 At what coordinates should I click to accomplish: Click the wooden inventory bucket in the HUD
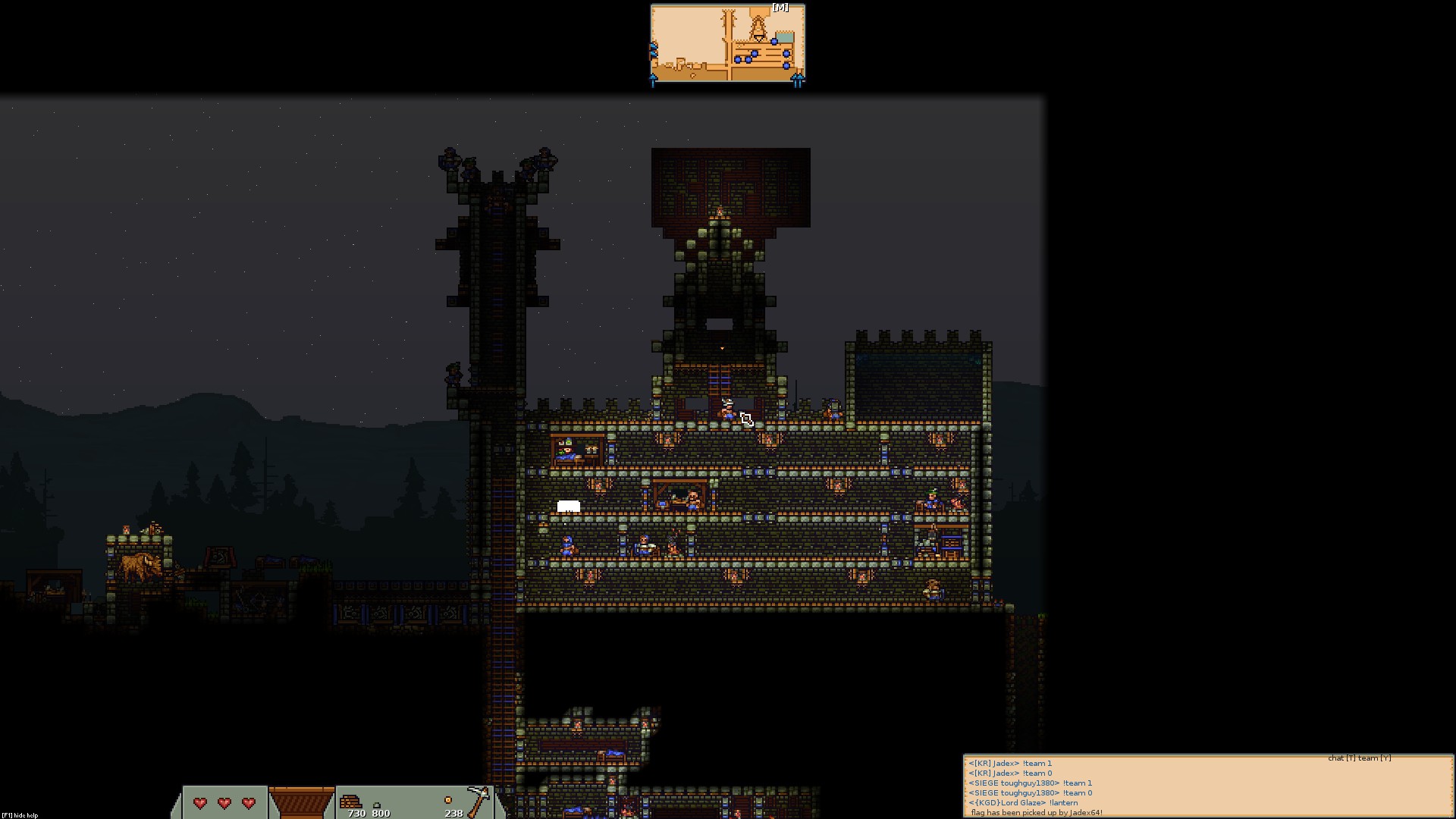(x=301, y=802)
